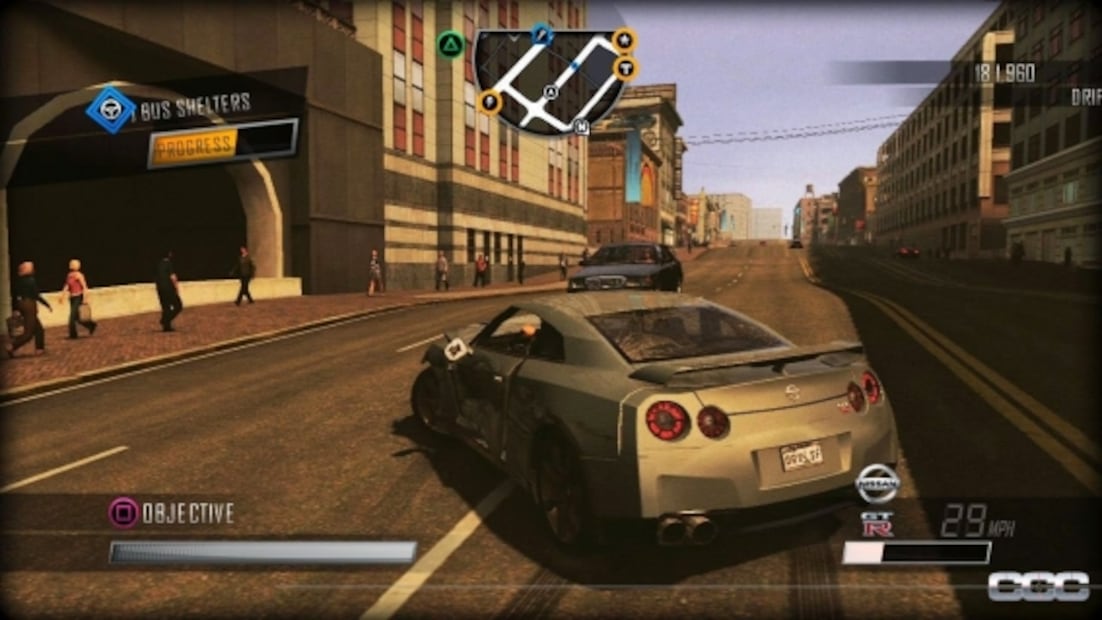Image resolution: width=1102 pixels, height=620 pixels.
Task: Click the Nissan logo badge
Action: (x=877, y=484)
